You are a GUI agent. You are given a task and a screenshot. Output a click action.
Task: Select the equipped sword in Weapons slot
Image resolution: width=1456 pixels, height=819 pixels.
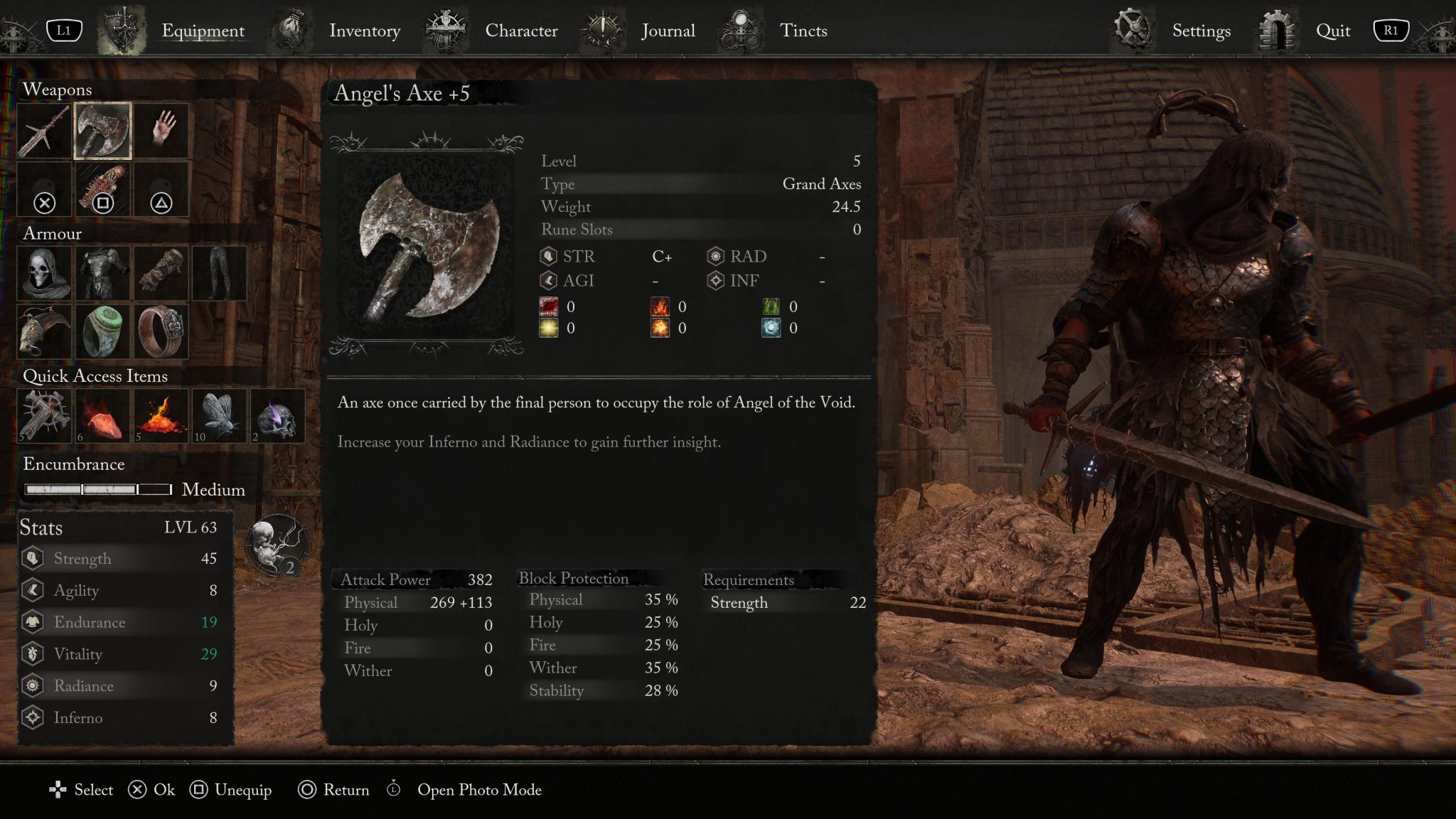pyautogui.click(x=43, y=130)
